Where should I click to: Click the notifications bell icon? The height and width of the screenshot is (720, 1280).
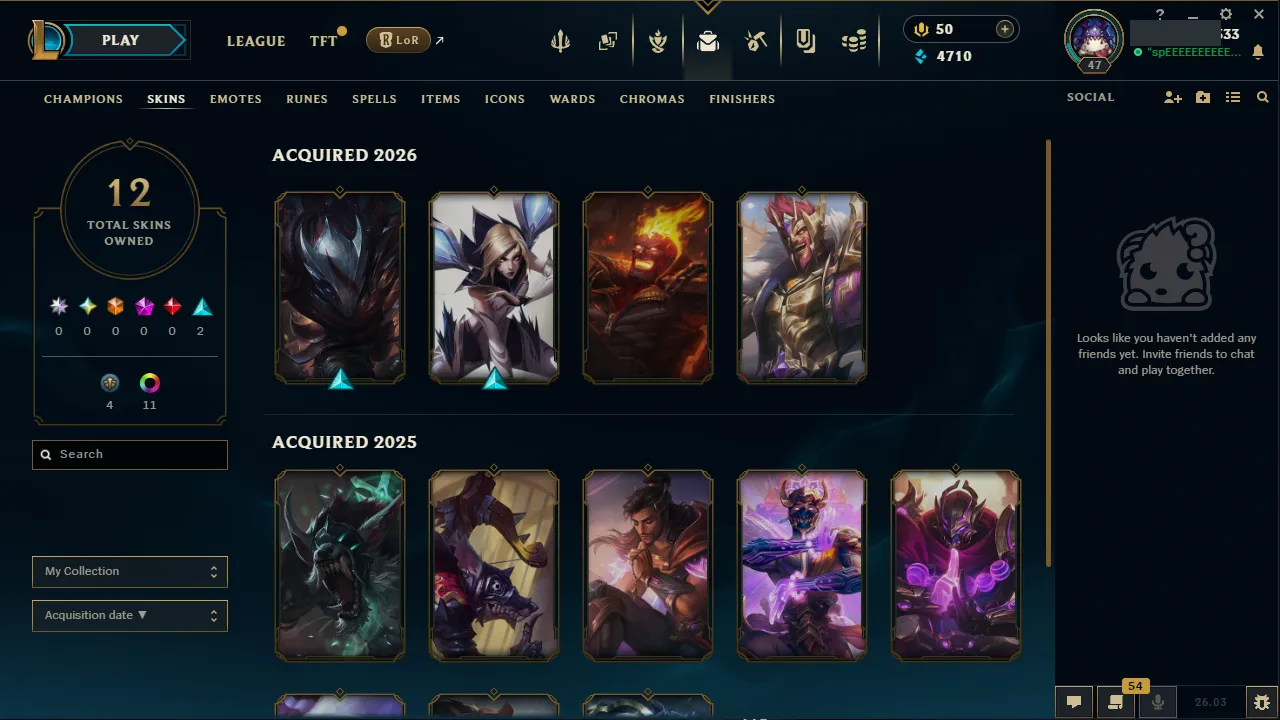click(1258, 50)
